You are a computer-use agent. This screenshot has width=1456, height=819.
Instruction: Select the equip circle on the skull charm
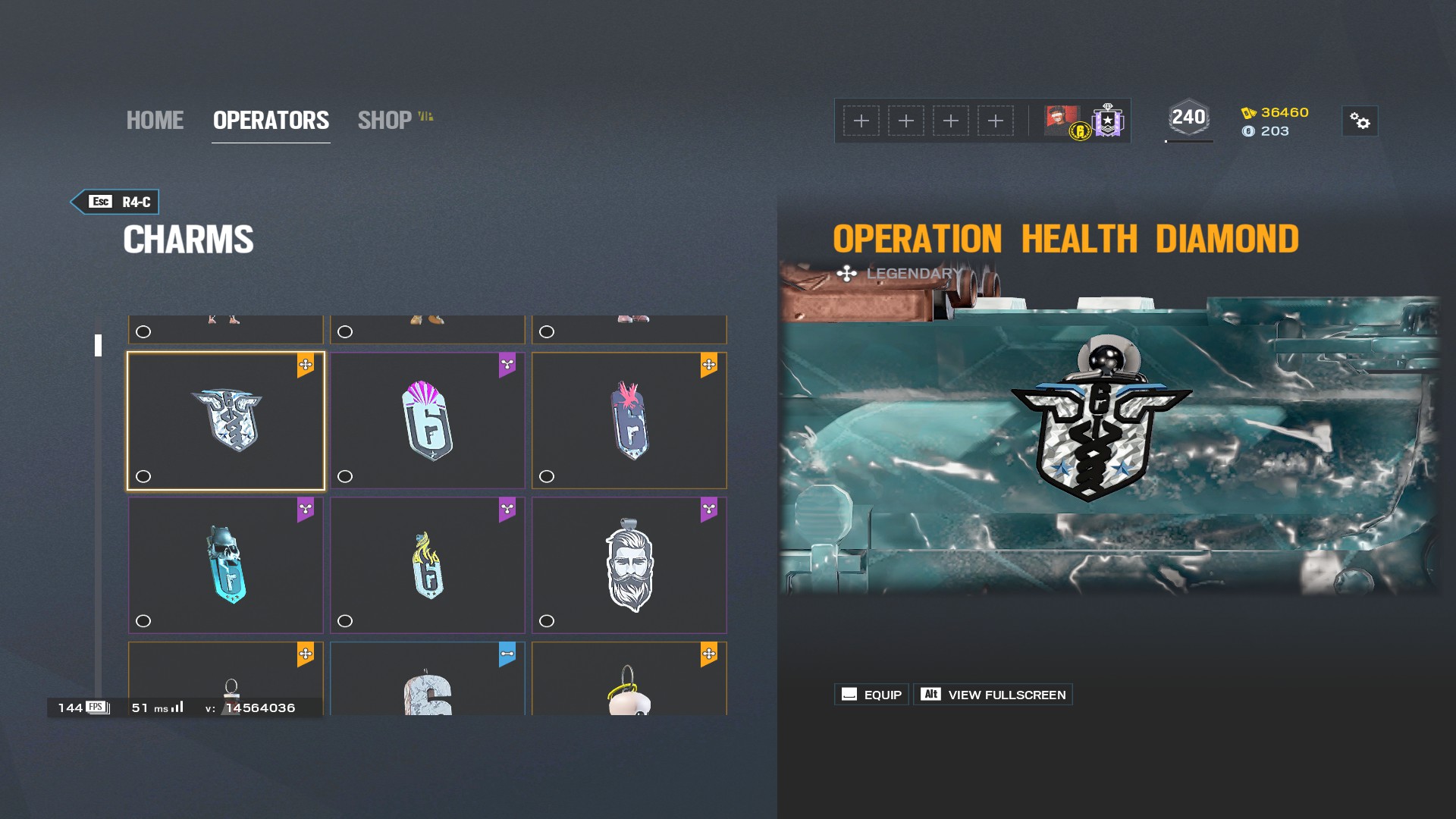143,620
